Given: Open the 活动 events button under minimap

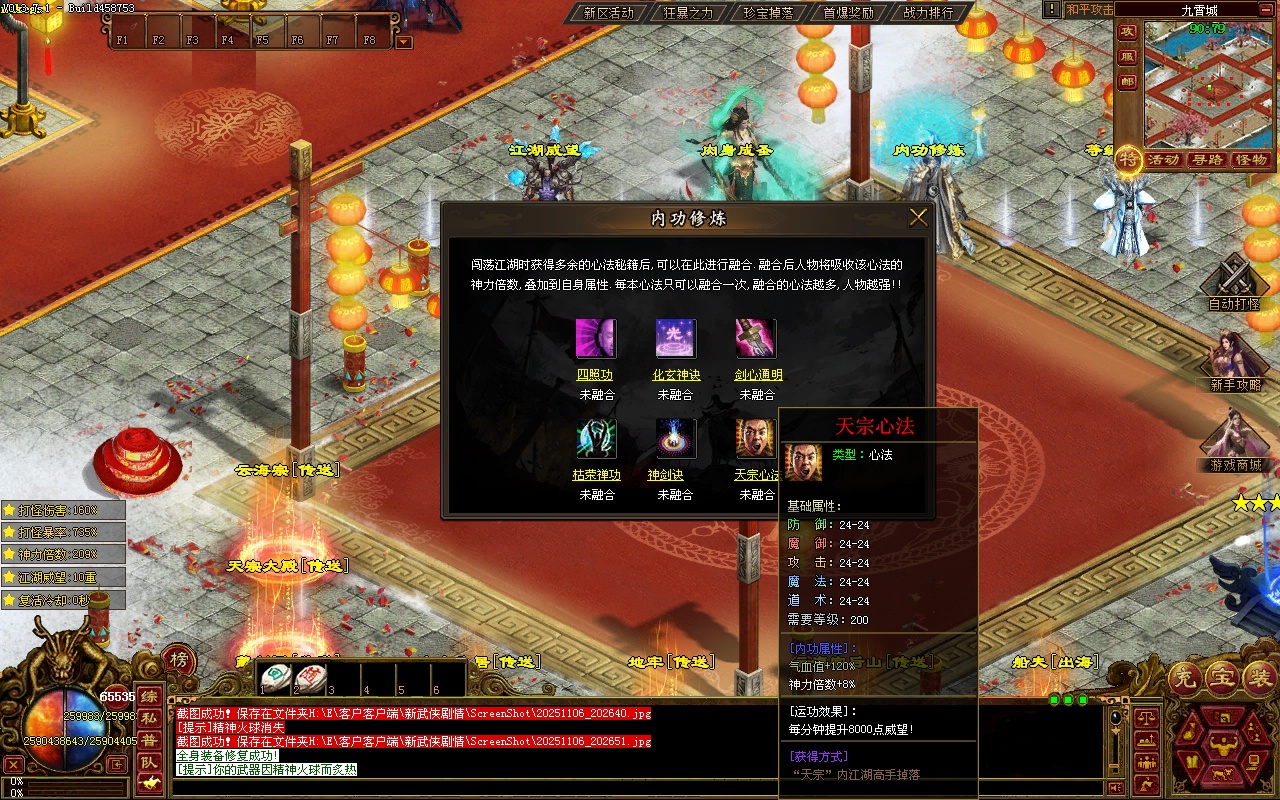Looking at the screenshot, I should point(1163,160).
